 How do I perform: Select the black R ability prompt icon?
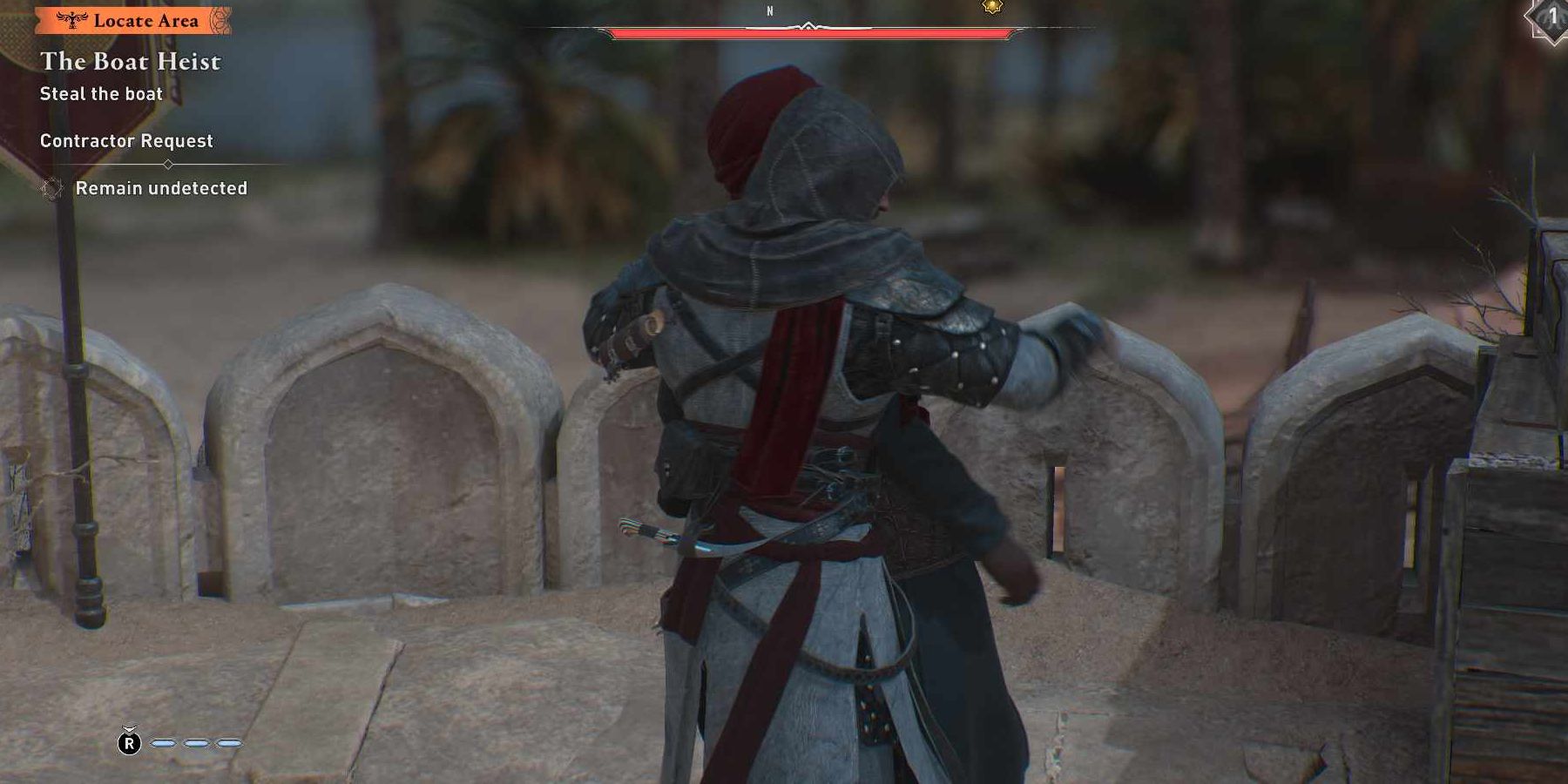[x=129, y=743]
